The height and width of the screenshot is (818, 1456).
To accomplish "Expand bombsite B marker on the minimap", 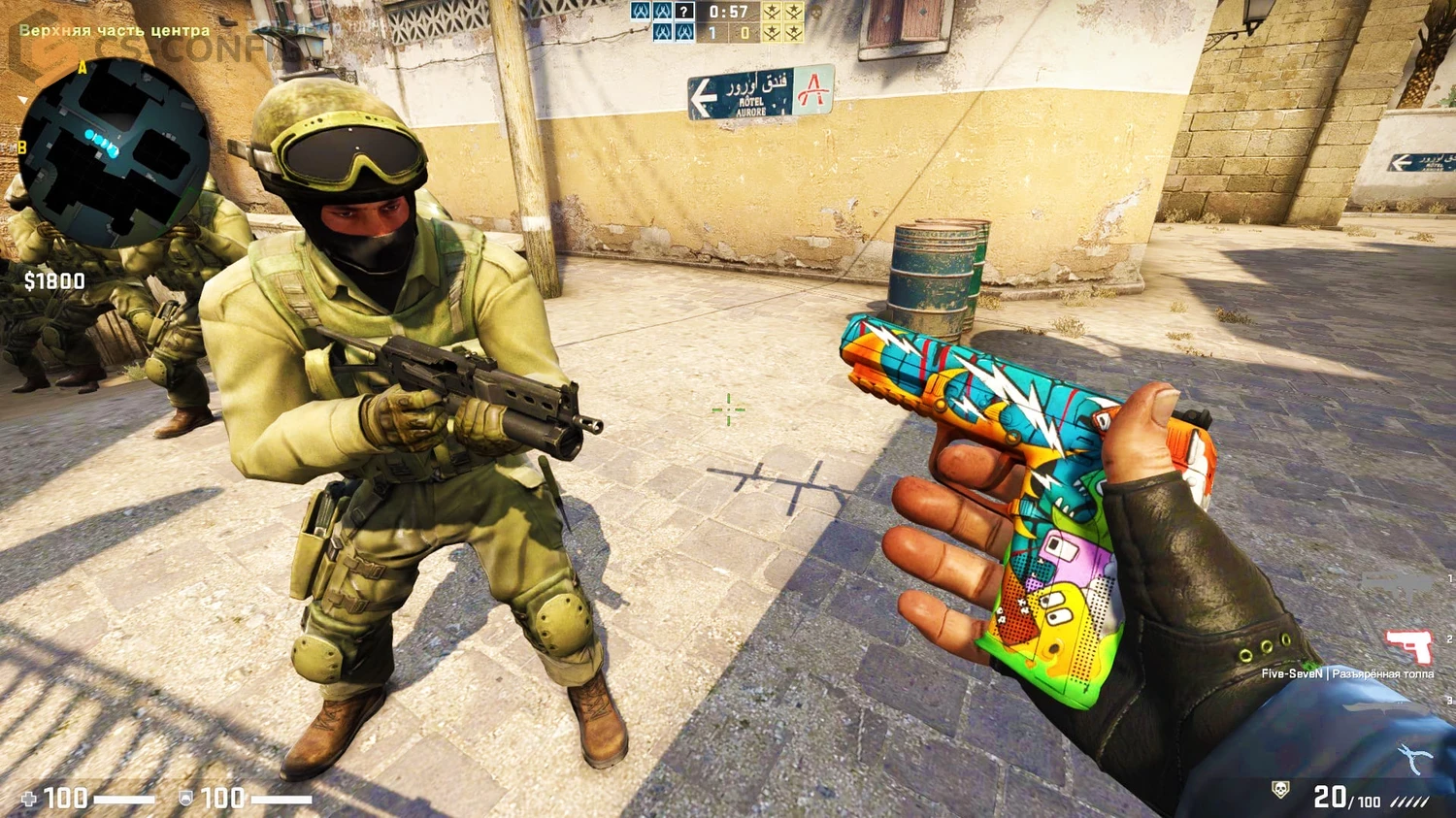I will click(21, 148).
